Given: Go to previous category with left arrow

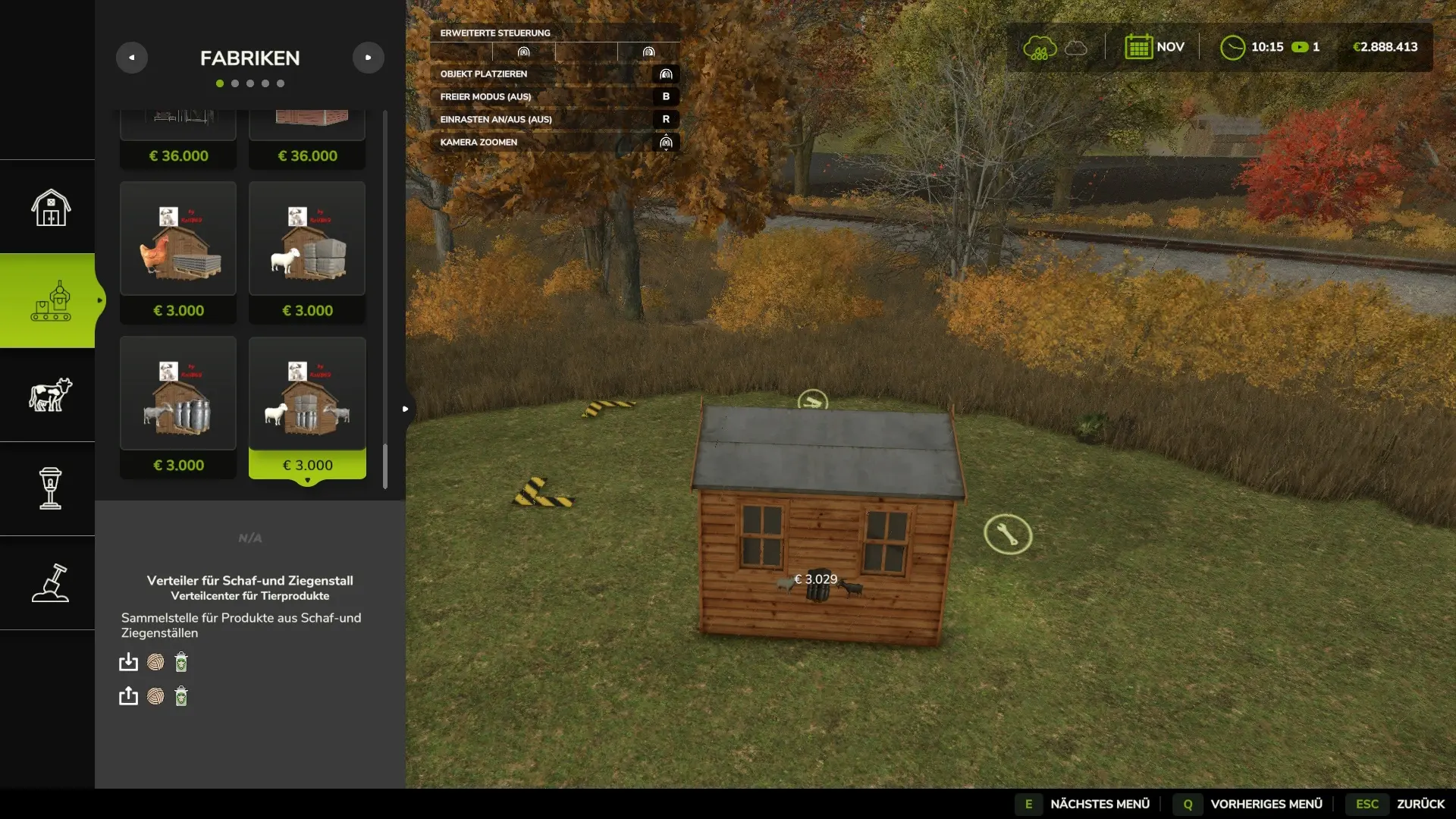Looking at the screenshot, I should [132, 58].
